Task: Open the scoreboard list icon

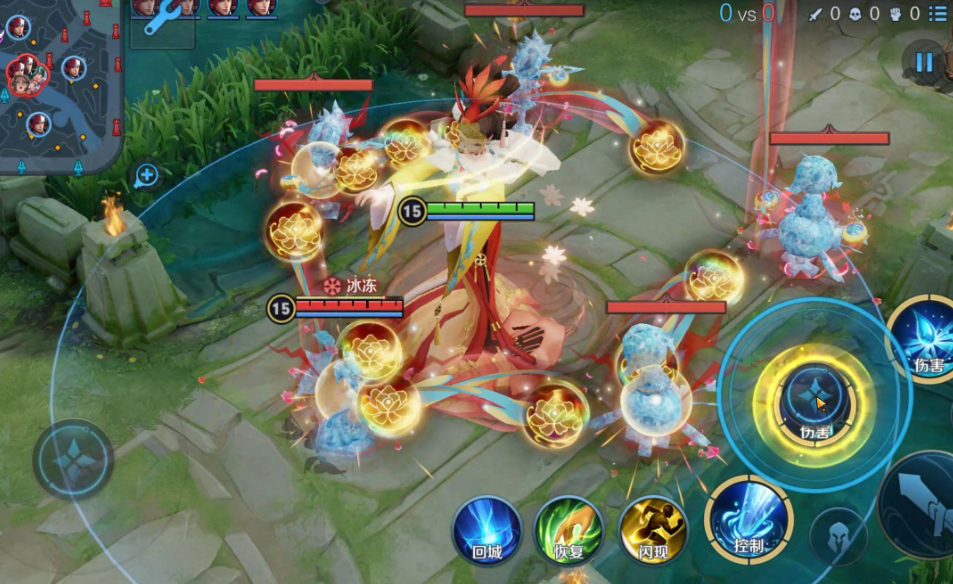Action: (937, 13)
